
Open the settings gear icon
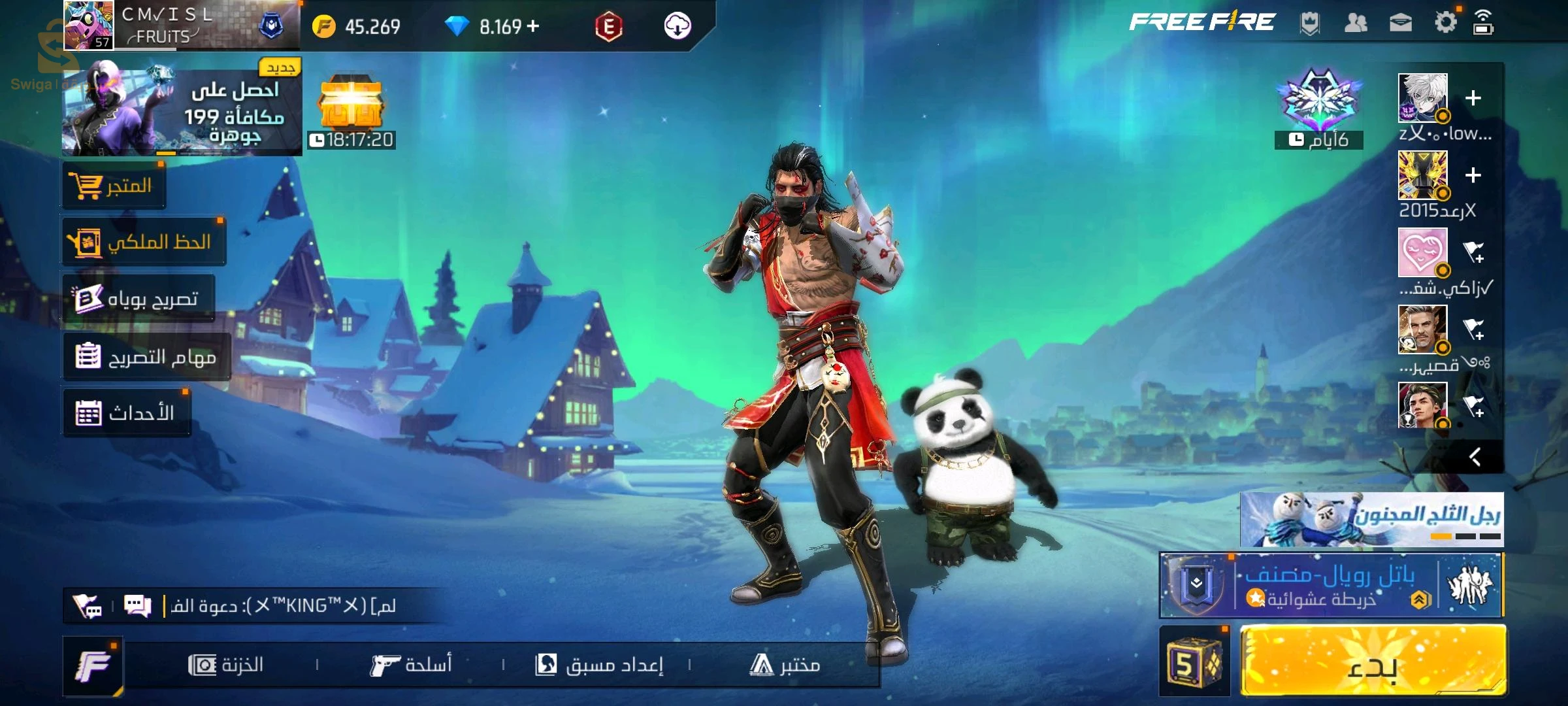click(x=1445, y=23)
